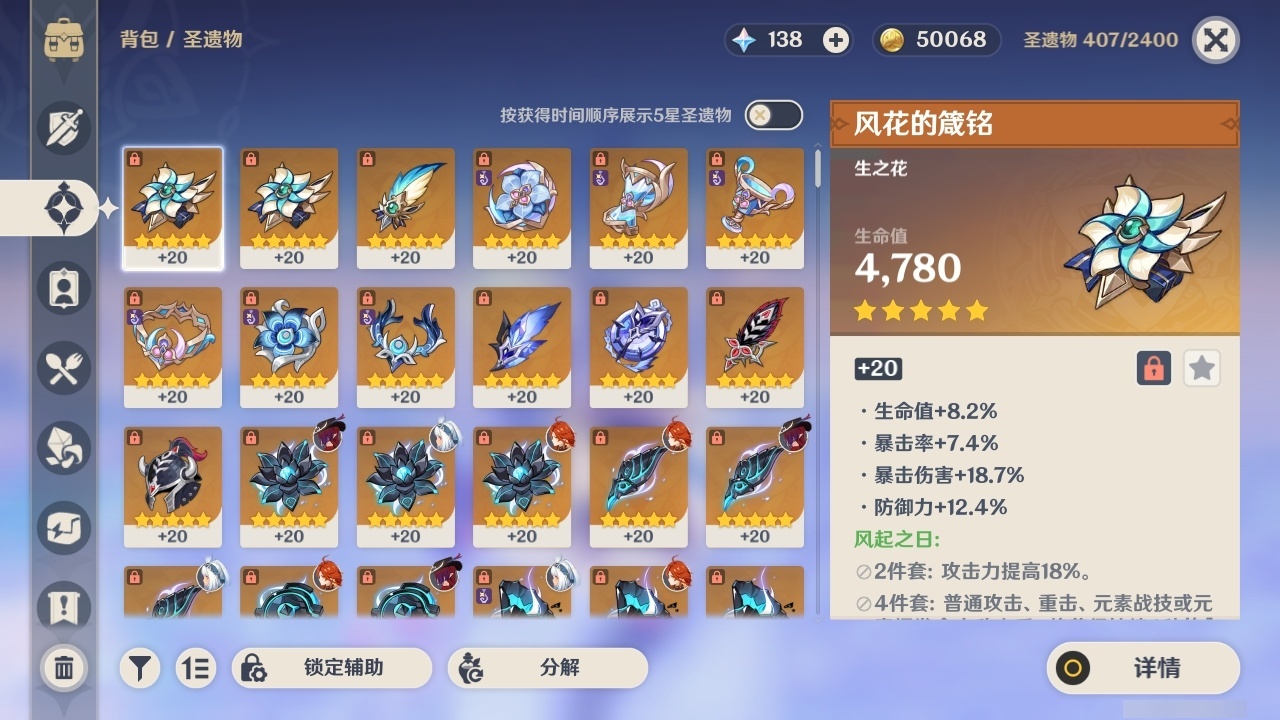This screenshot has height=720, width=1280.
Task: Open the food inventory category
Action: click(x=64, y=368)
